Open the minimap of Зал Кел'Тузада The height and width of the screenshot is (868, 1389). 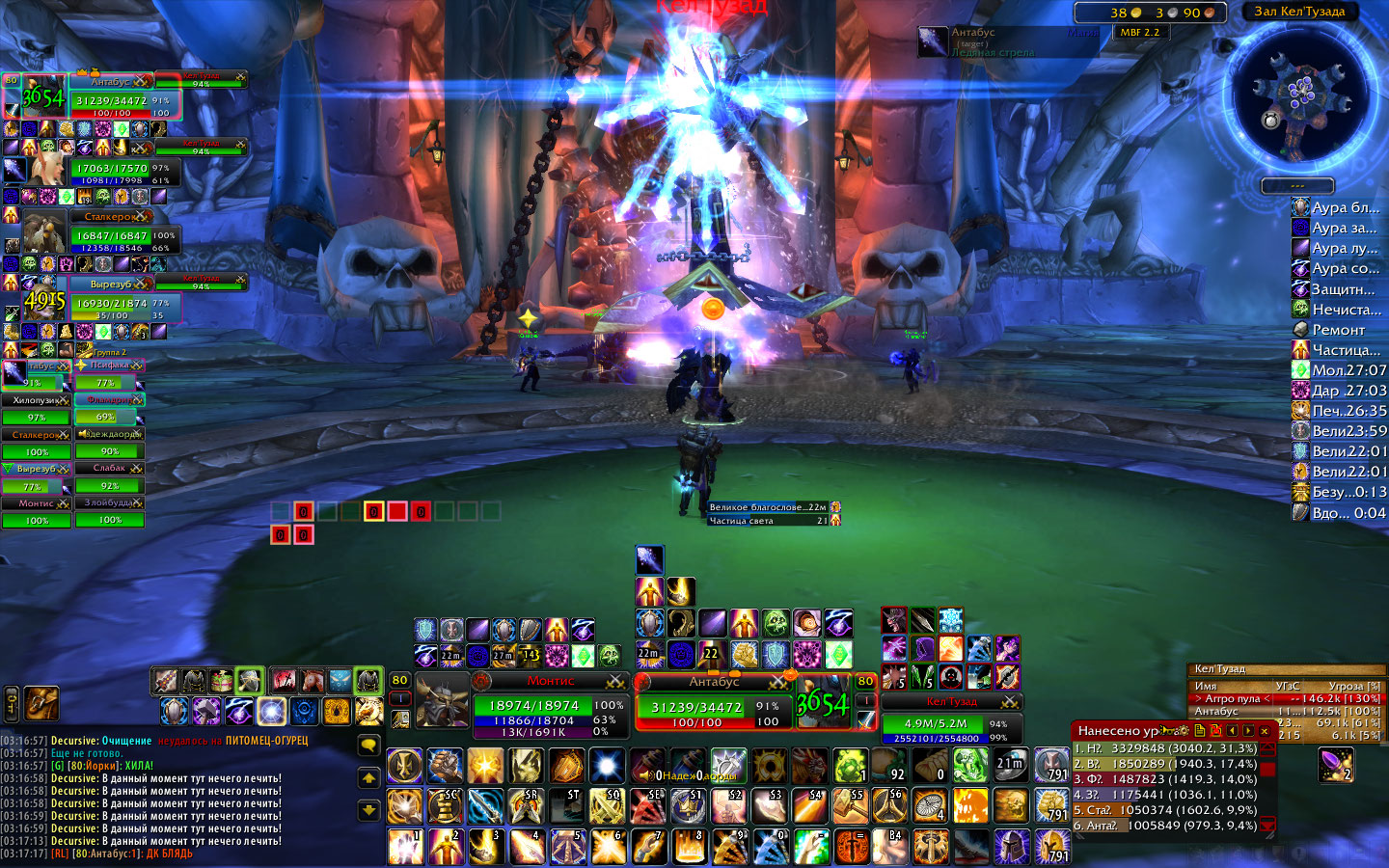pyautogui.click(x=1301, y=94)
